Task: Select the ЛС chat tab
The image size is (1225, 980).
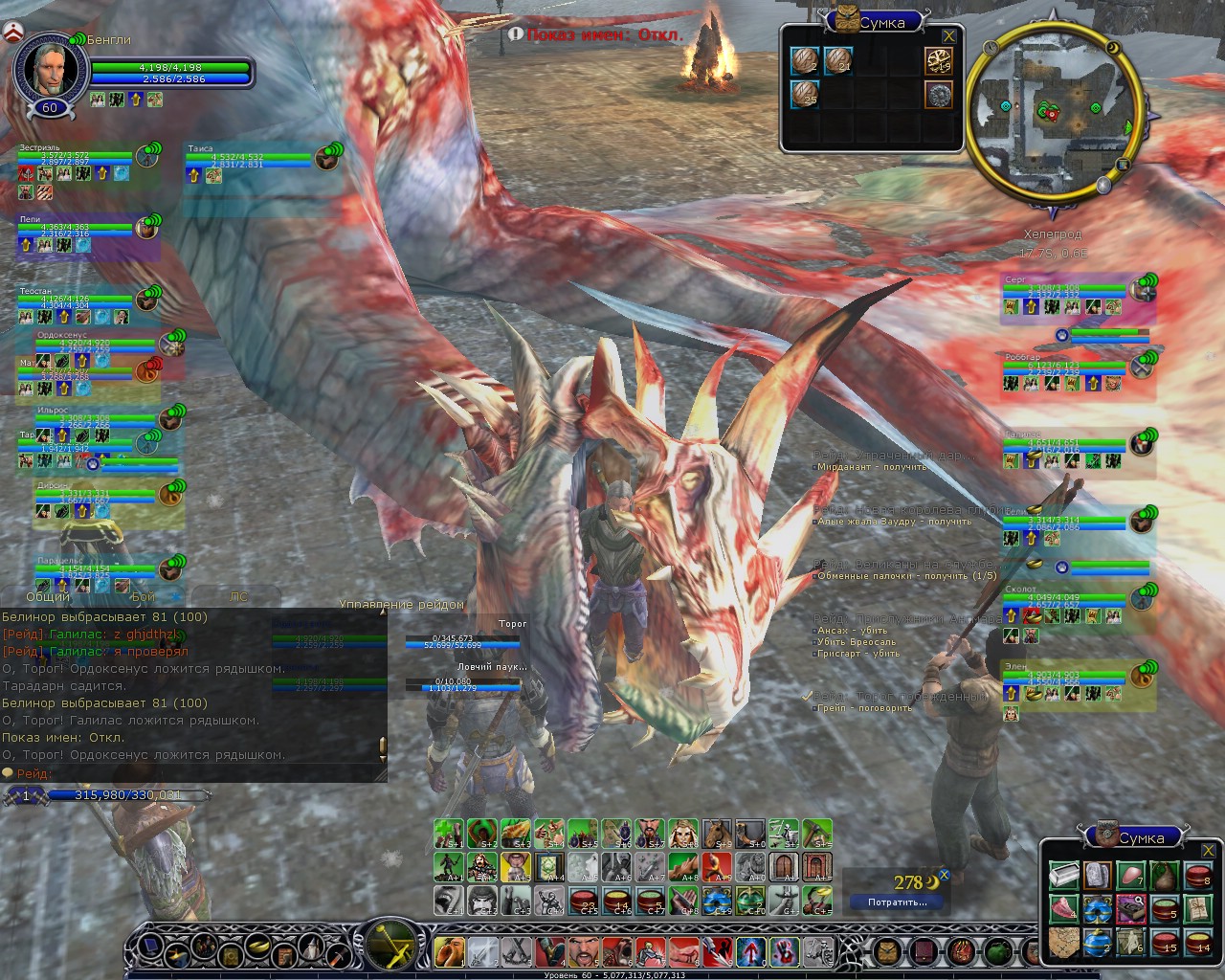Action: coord(238,596)
